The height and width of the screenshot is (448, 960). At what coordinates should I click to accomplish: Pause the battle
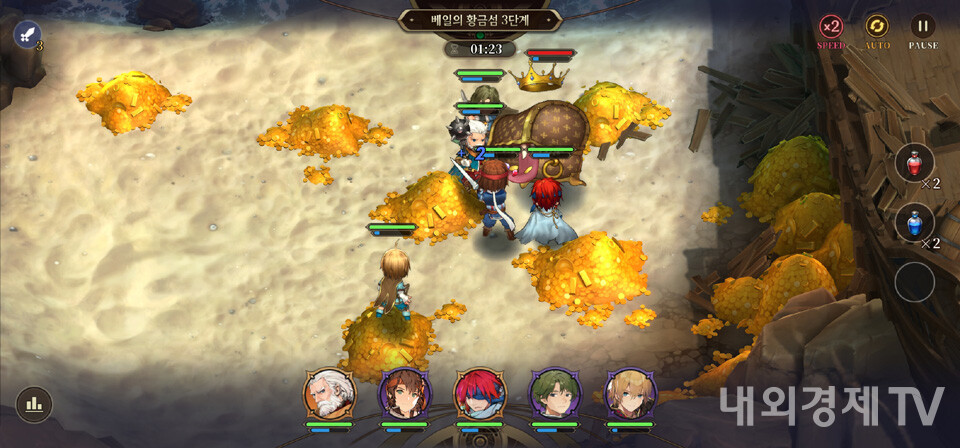(923, 27)
